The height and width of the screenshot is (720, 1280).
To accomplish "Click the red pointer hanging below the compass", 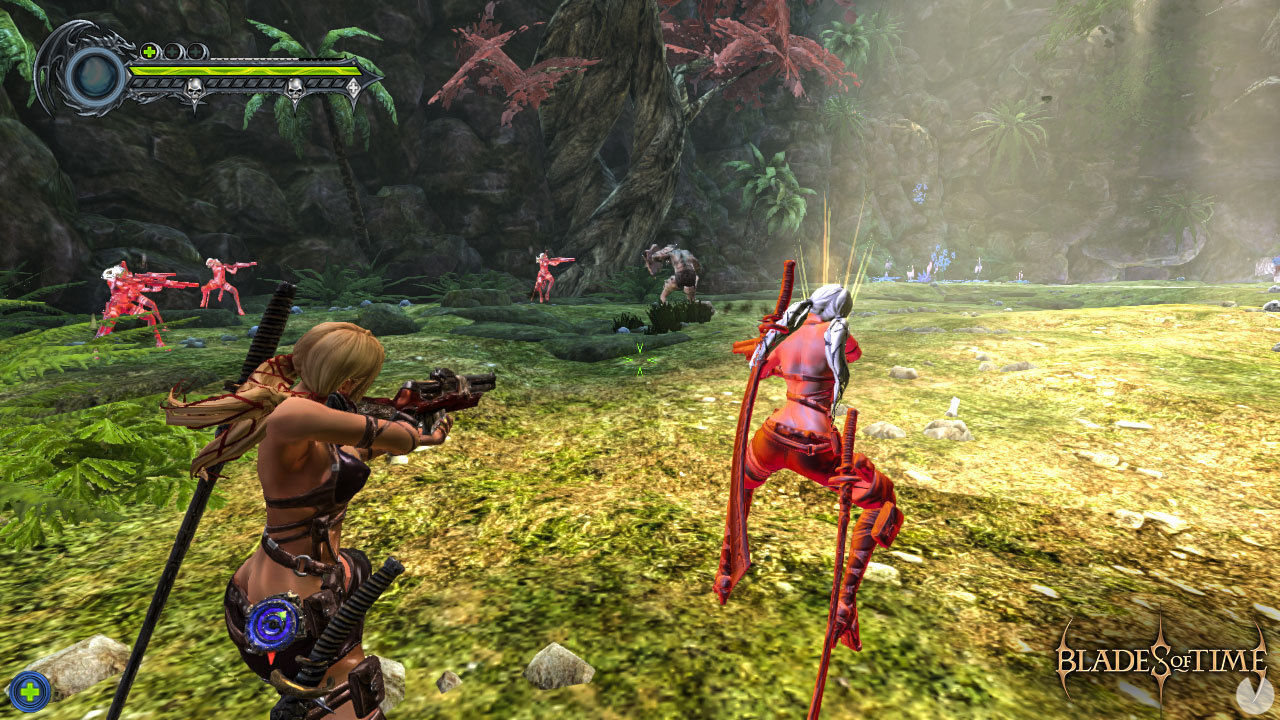I will coord(271,658).
